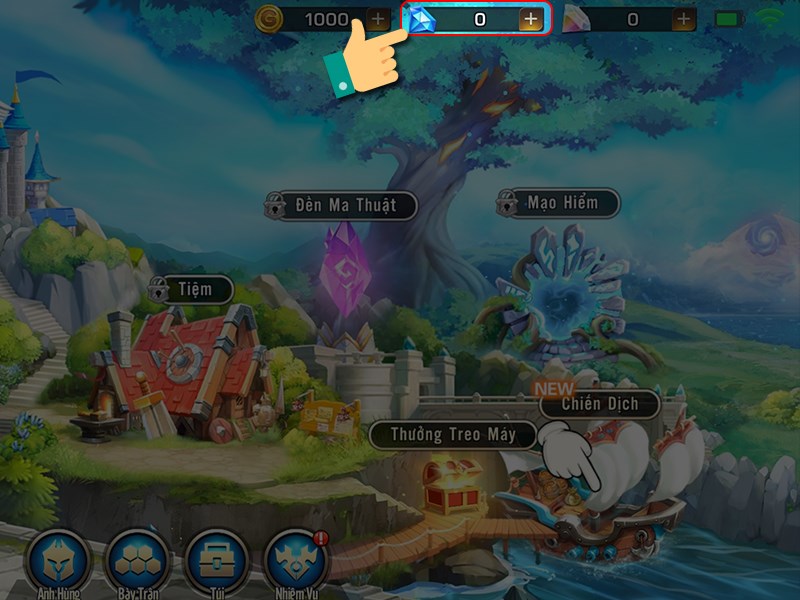Screen dimensions: 800x600
Task: Select the locked Tiệm shop label
Action: [x=192, y=290]
